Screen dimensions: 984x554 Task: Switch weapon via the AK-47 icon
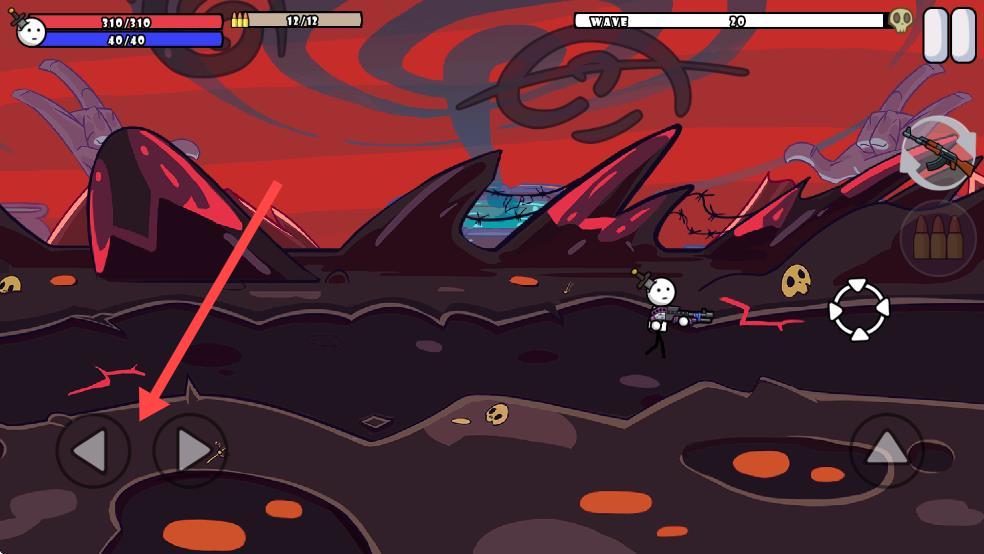(939, 153)
